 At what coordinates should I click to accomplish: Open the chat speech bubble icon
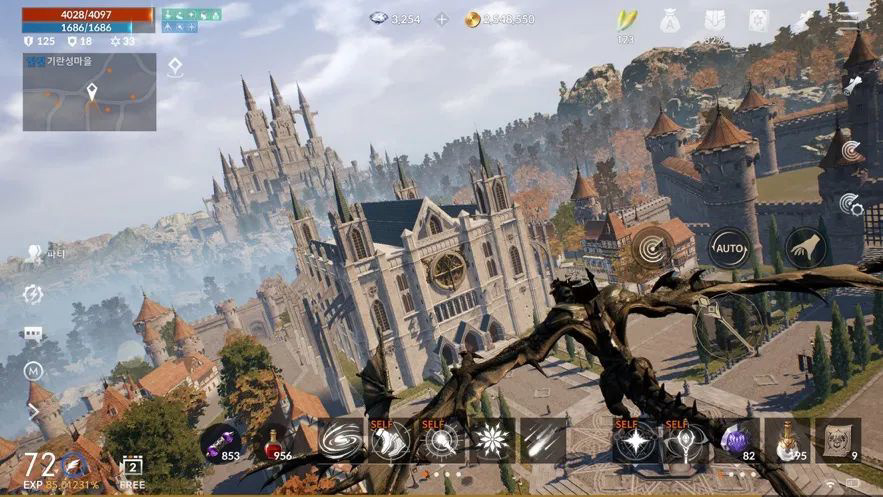pyautogui.click(x=33, y=333)
